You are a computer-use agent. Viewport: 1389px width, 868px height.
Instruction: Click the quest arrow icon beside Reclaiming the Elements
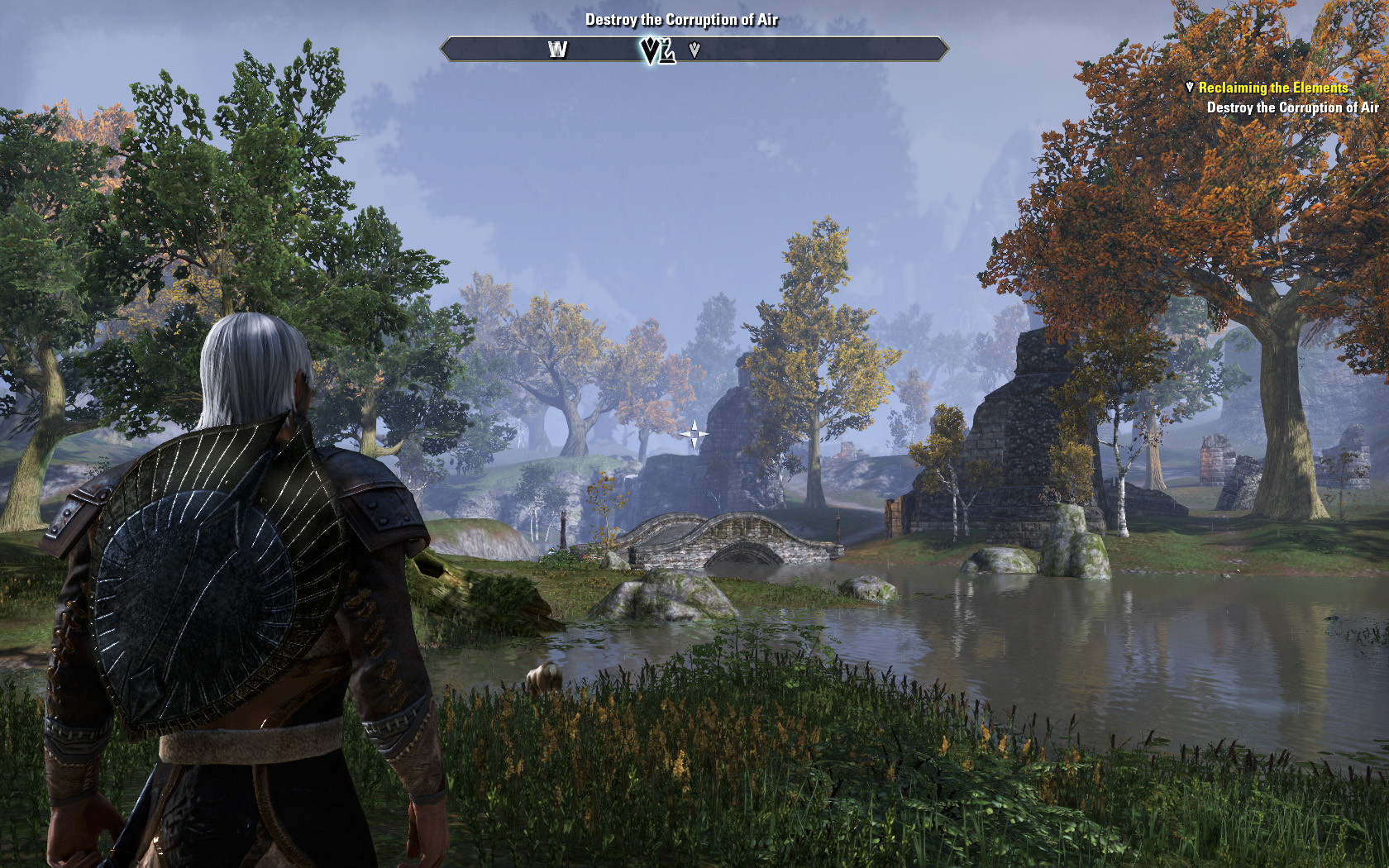pos(1190,87)
